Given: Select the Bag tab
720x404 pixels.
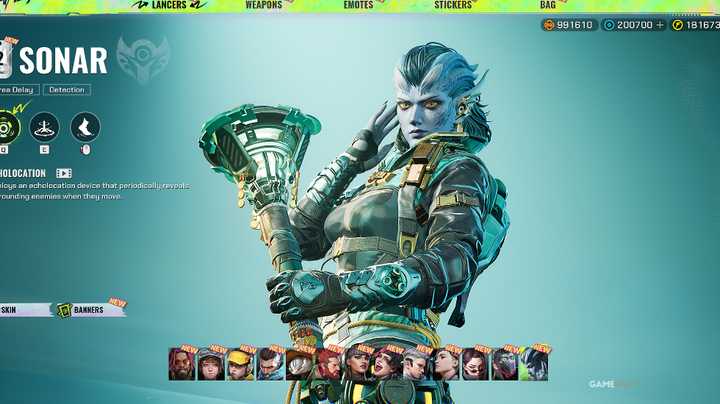Looking at the screenshot, I should pyautogui.click(x=548, y=5).
